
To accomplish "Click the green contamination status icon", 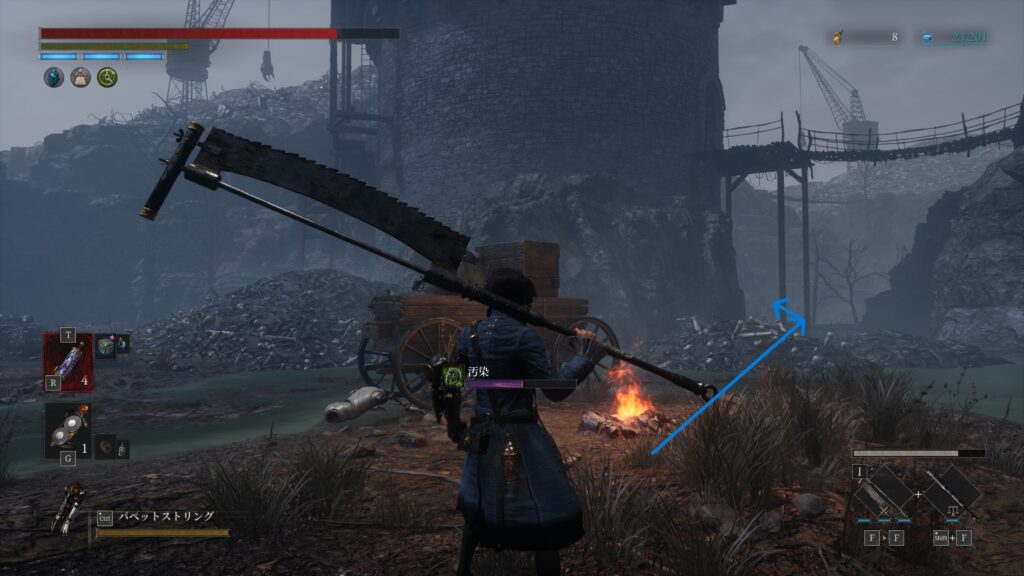I will 453,374.
